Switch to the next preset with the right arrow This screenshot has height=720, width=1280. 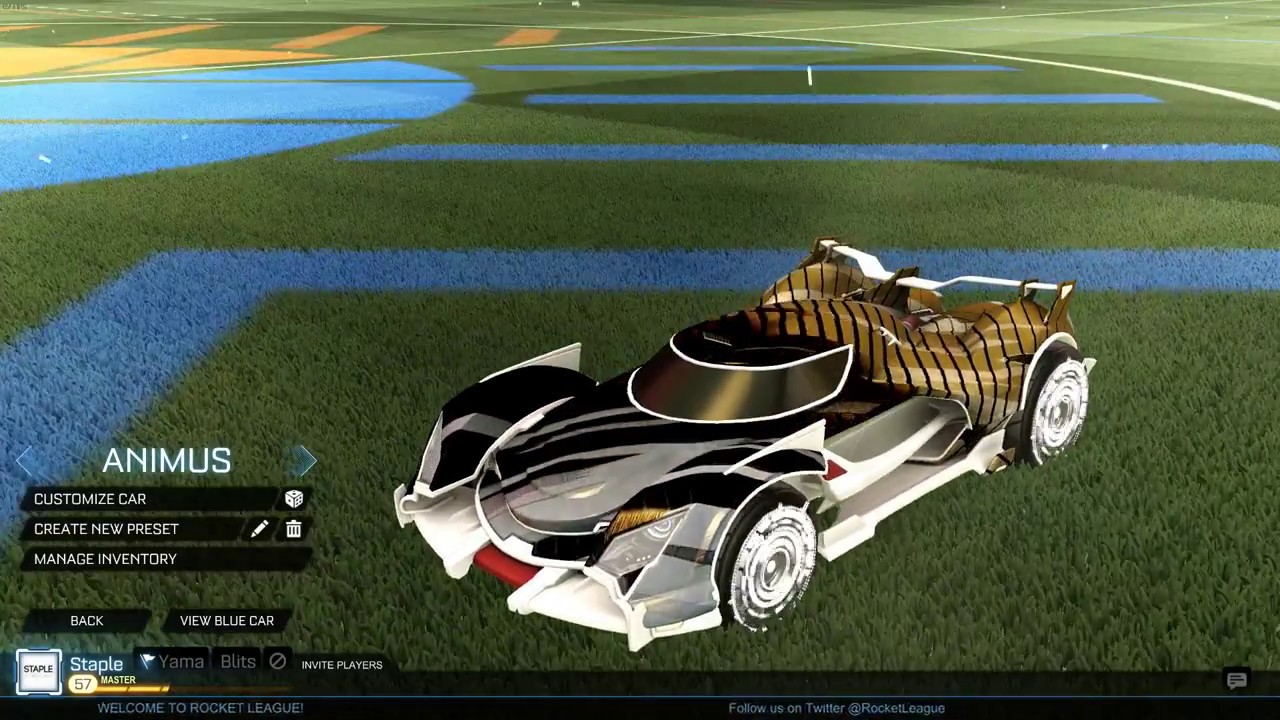click(x=303, y=460)
